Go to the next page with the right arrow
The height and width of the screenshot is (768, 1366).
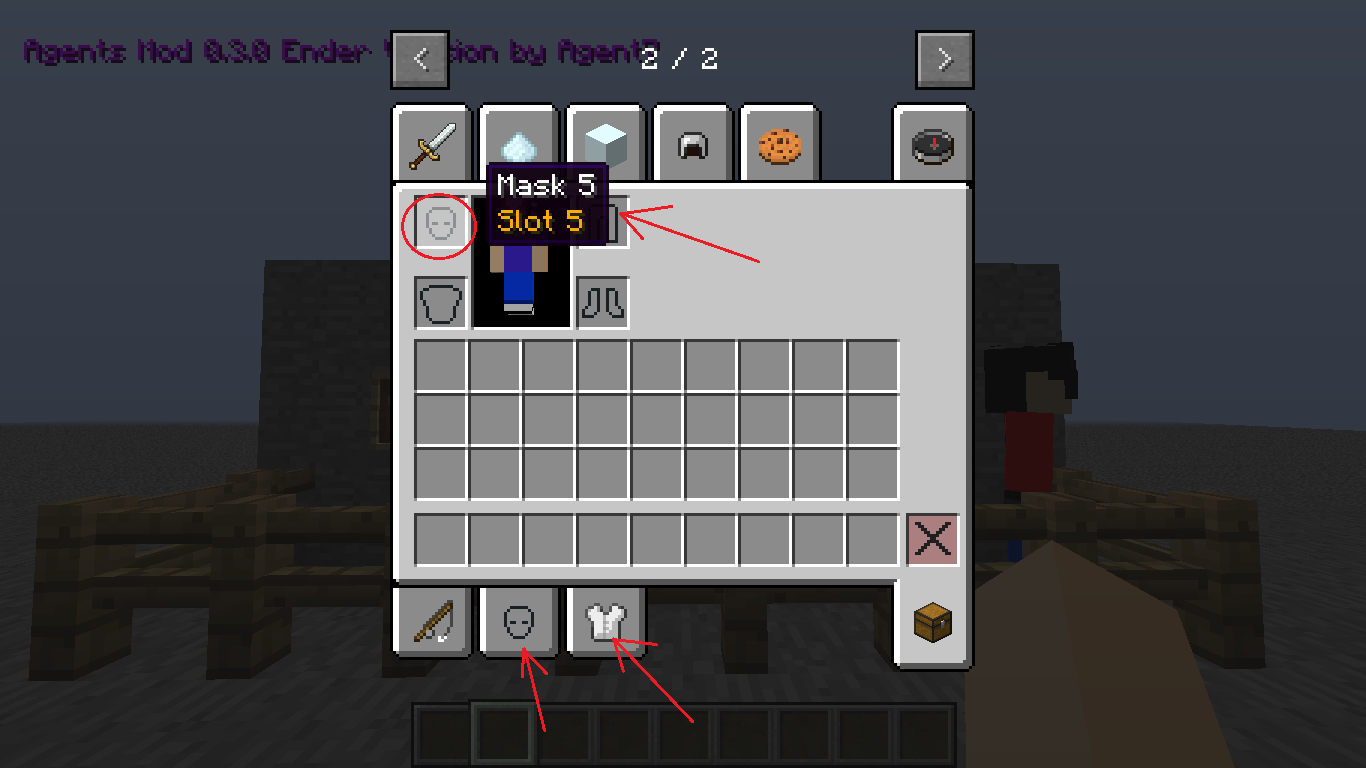coord(944,59)
